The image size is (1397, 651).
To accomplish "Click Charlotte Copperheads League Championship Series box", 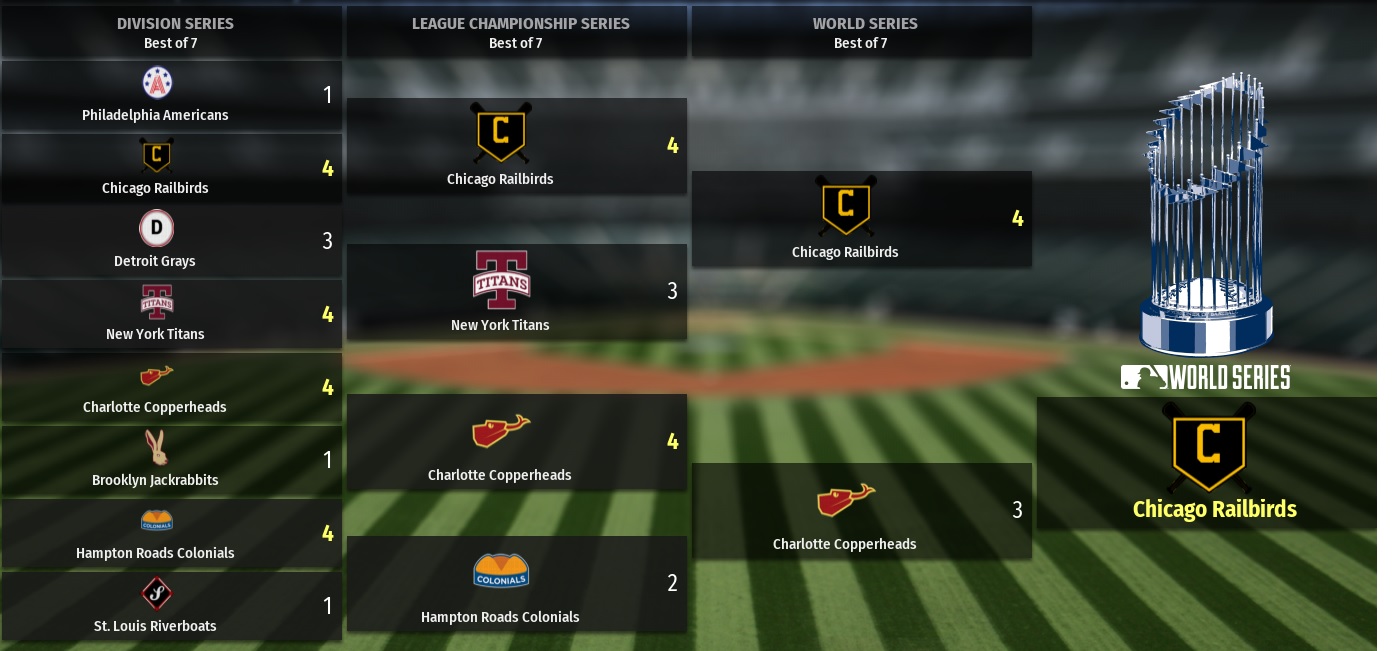I will pyautogui.click(x=516, y=442).
